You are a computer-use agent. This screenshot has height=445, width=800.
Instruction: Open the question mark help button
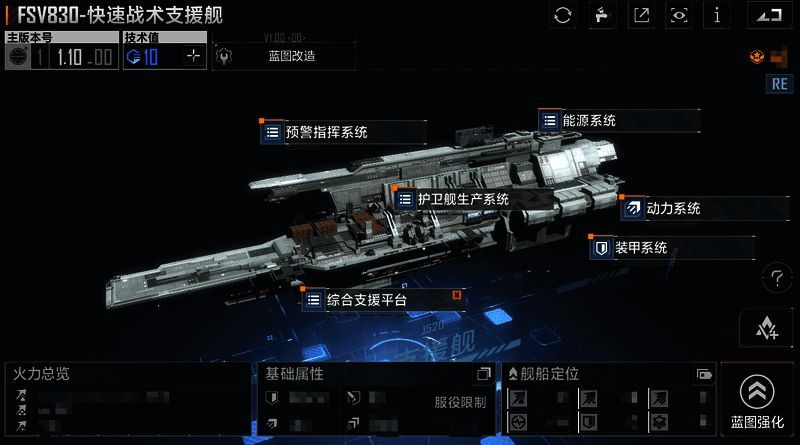pyautogui.click(x=777, y=278)
